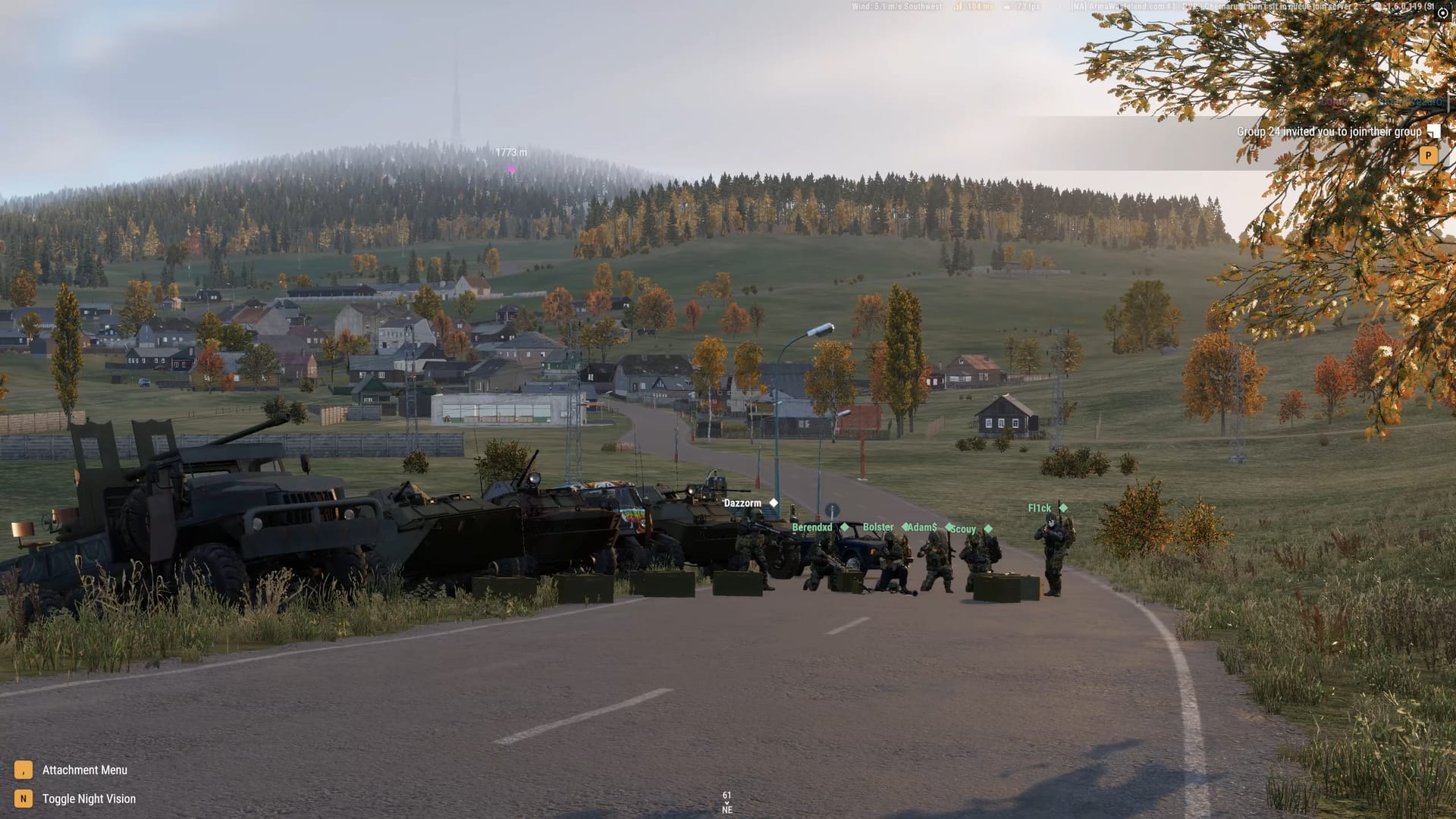The width and height of the screenshot is (1456, 819).
Task: Click the ping signal-strength bars near 104 ms
Action: click(959, 6)
